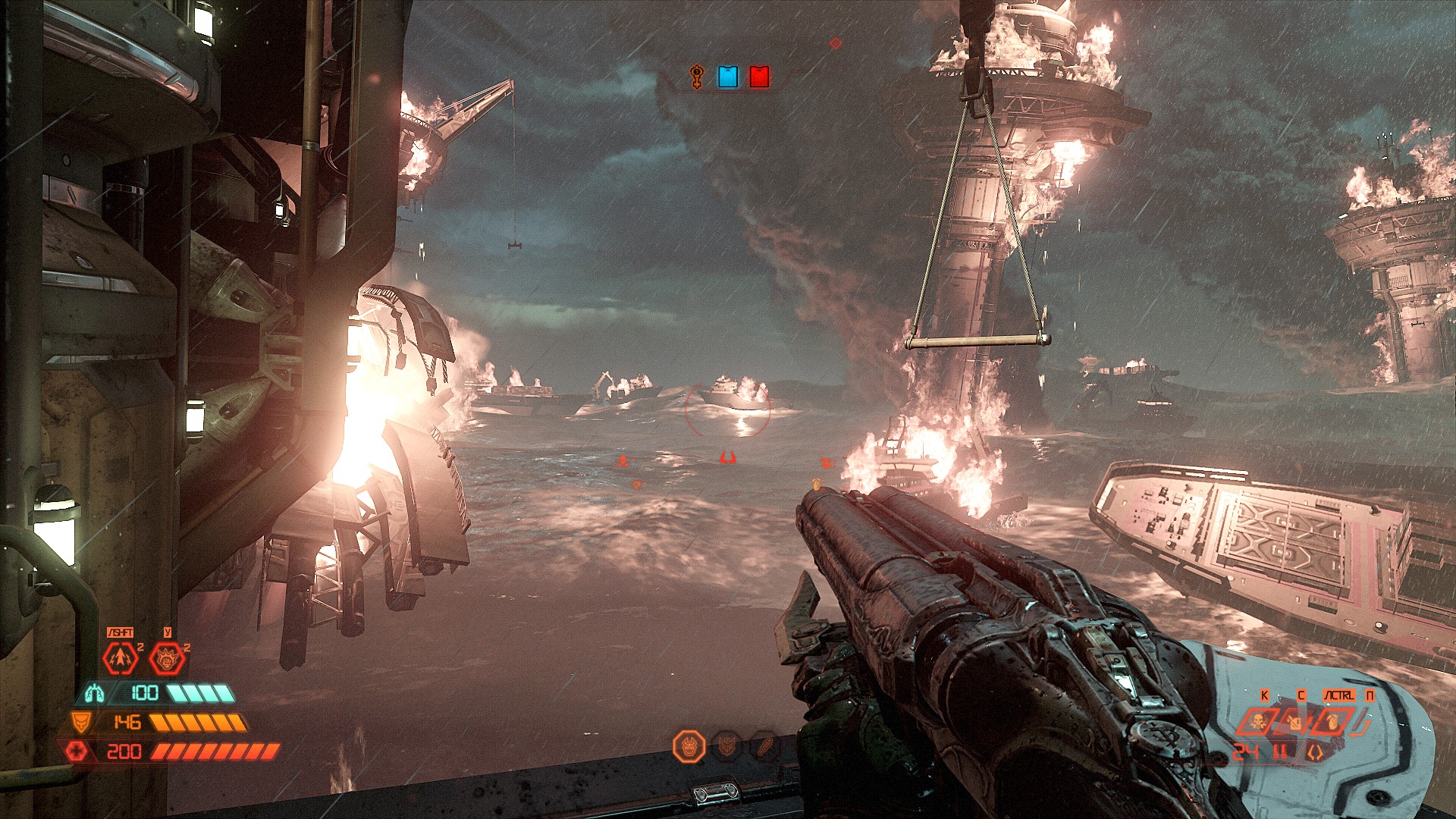
Task: Click the red health cross icon
Action: [x=76, y=752]
